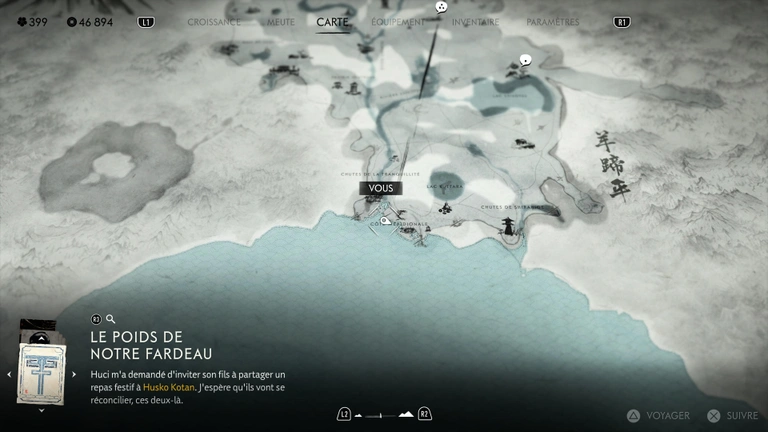Select the quest marker at the map's top edge
The height and width of the screenshot is (432, 768).
tap(442, 8)
